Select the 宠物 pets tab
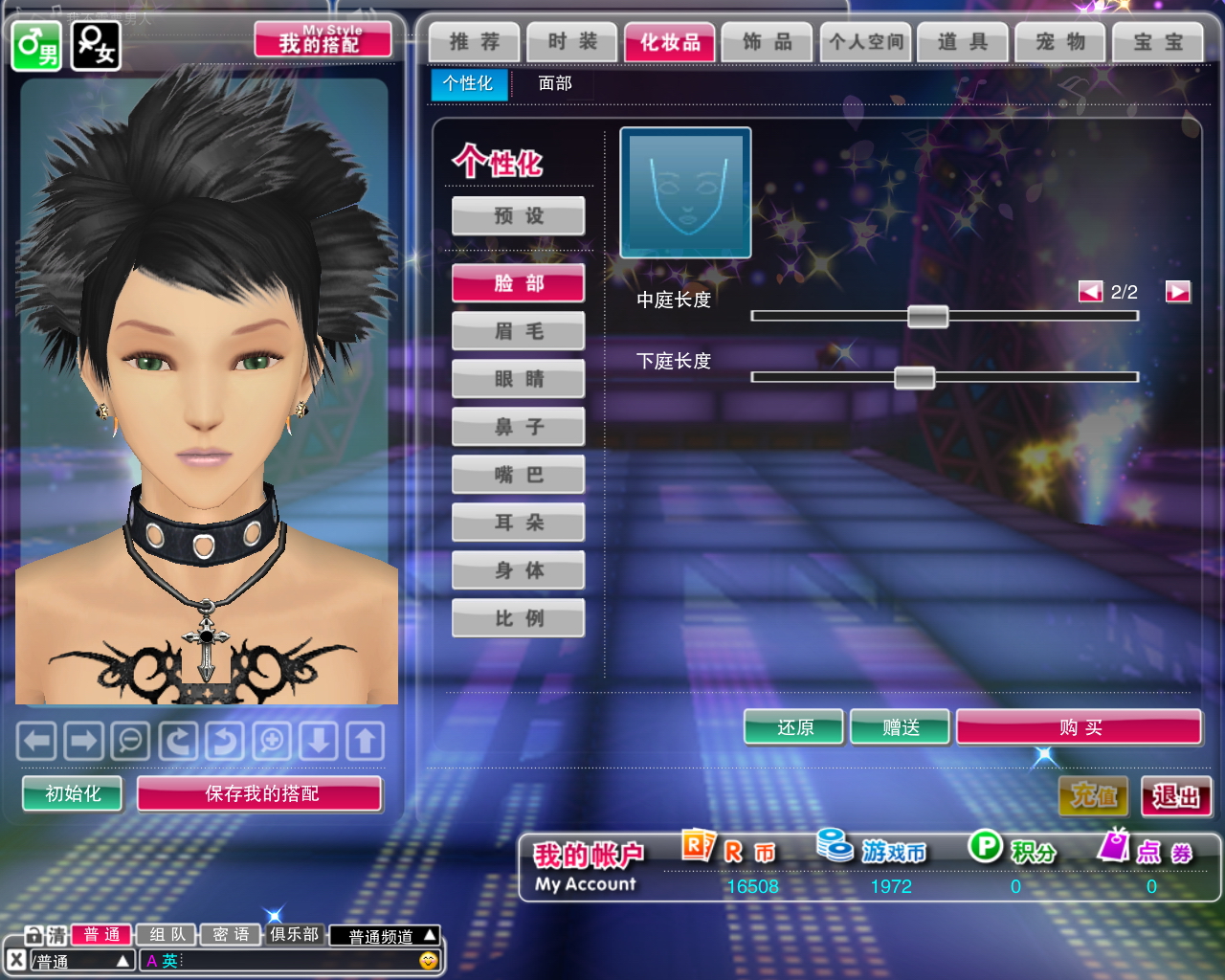The height and width of the screenshot is (980, 1225). [1060, 42]
